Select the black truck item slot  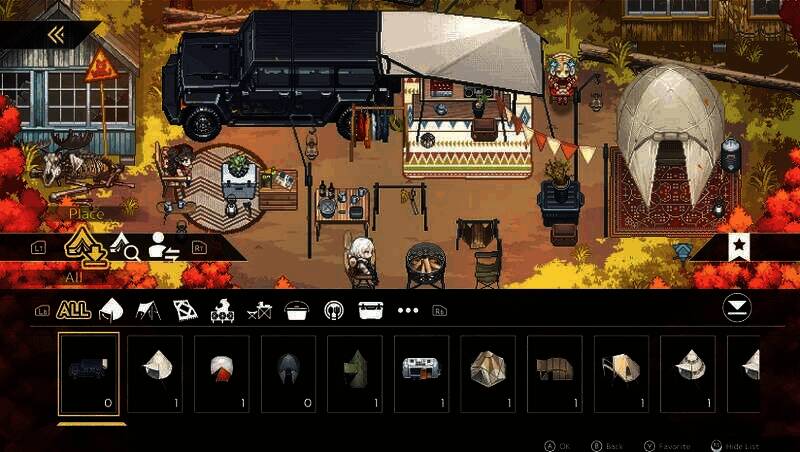coord(89,374)
